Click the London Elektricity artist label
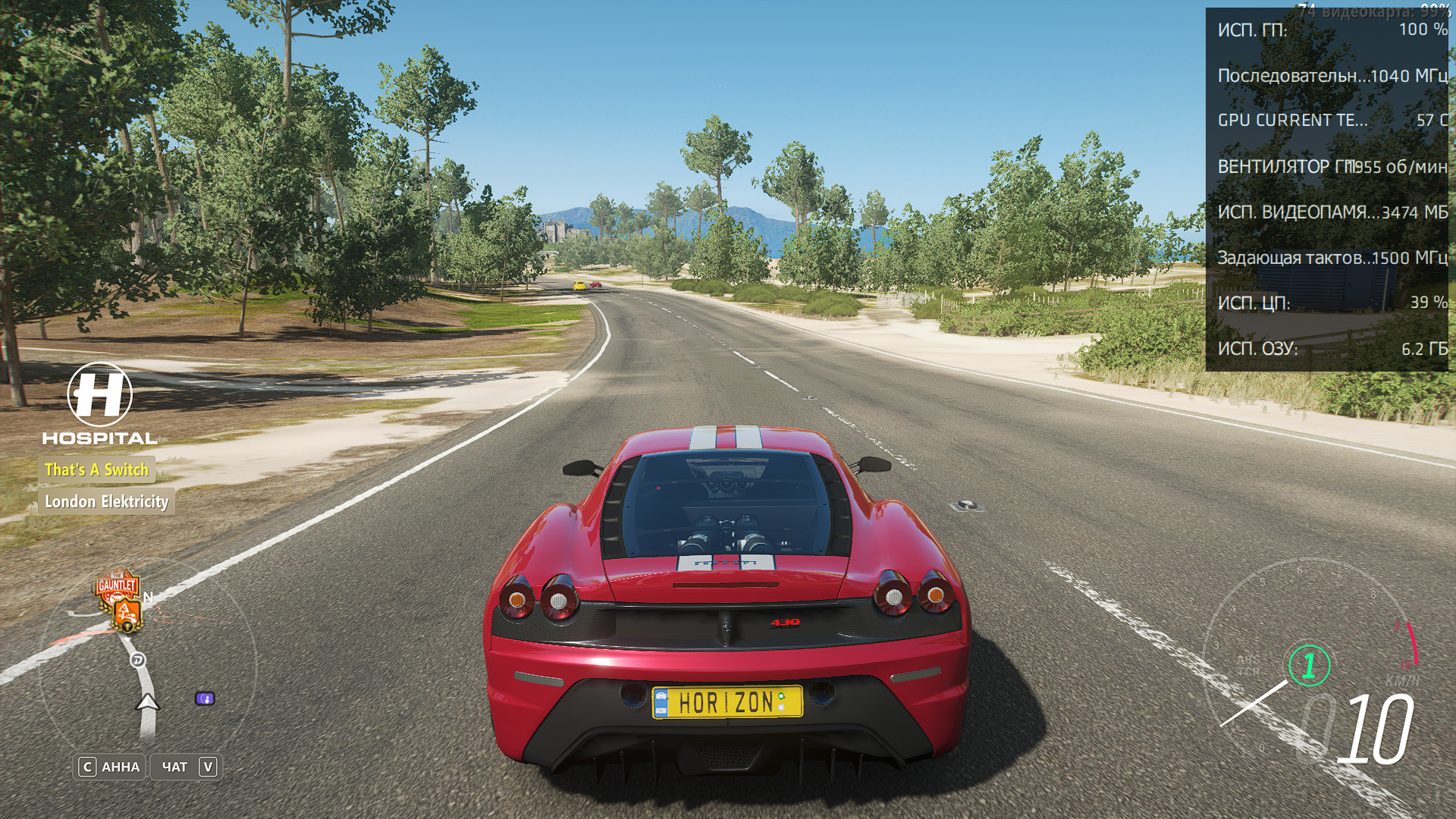This screenshot has width=1456, height=819. point(106,502)
